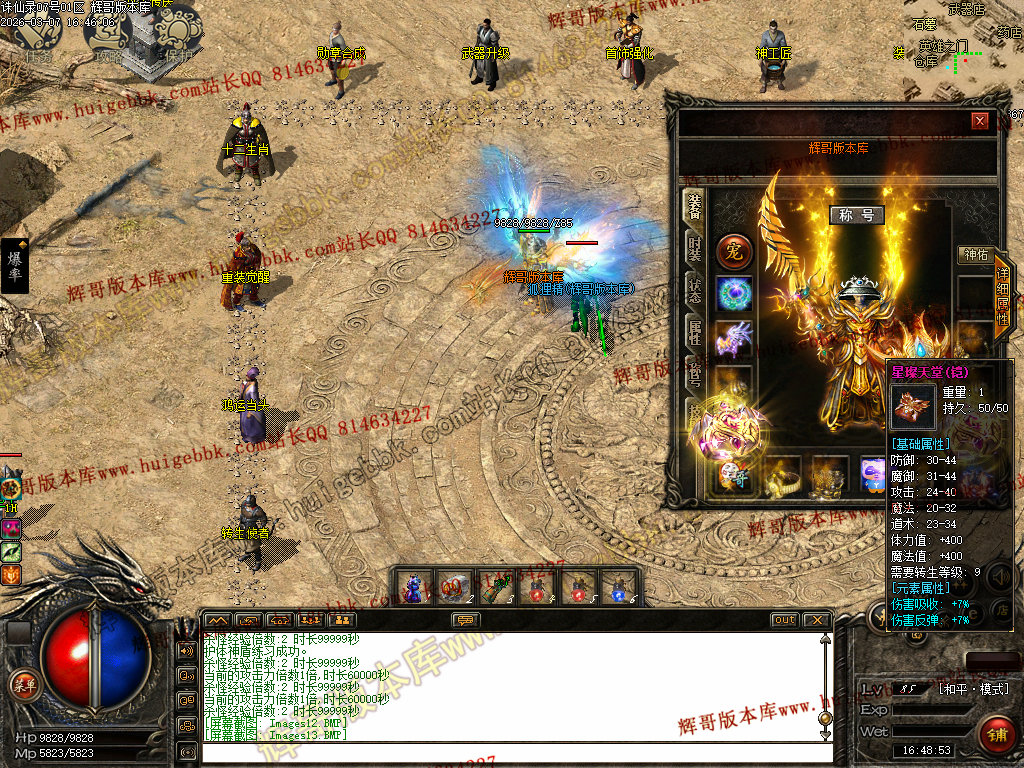
Task: Open the 爆率 drop rate side panel
Action: point(14,265)
